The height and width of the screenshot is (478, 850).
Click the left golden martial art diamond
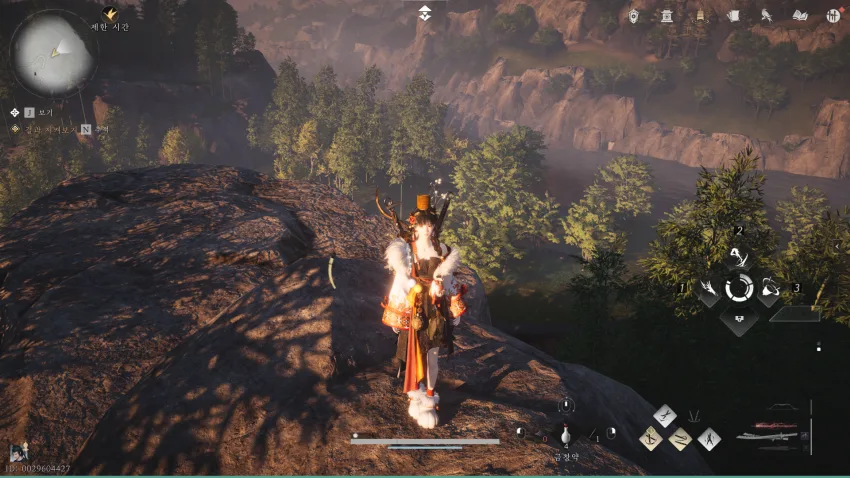pyautogui.click(x=651, y=438)
